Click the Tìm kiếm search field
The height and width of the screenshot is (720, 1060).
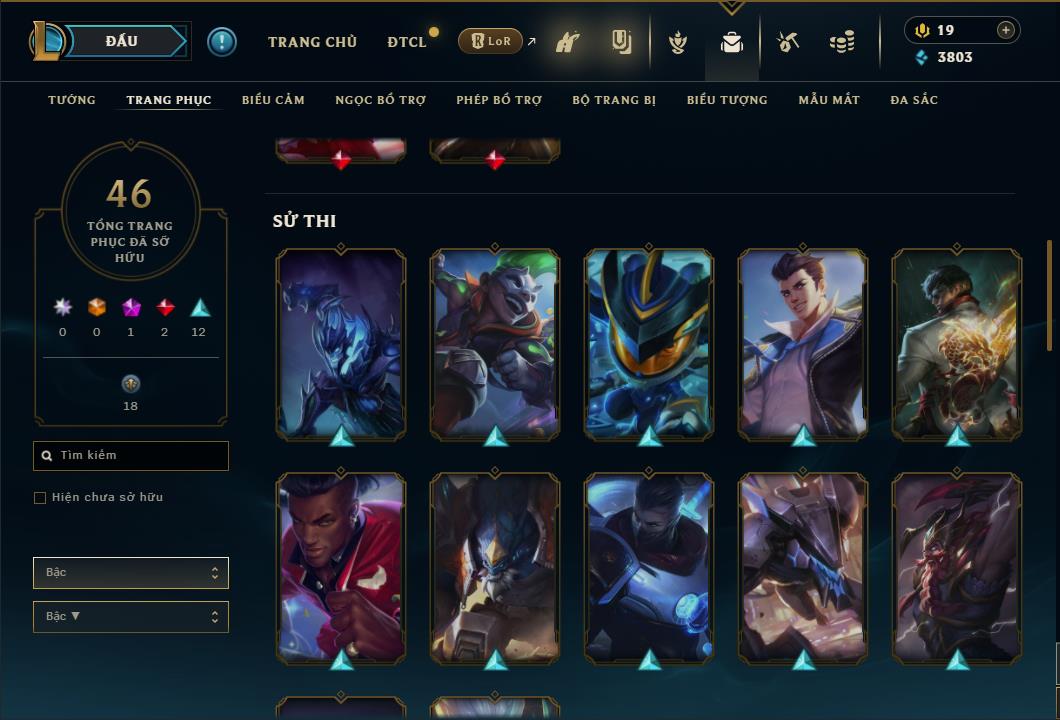click(131, 456)
